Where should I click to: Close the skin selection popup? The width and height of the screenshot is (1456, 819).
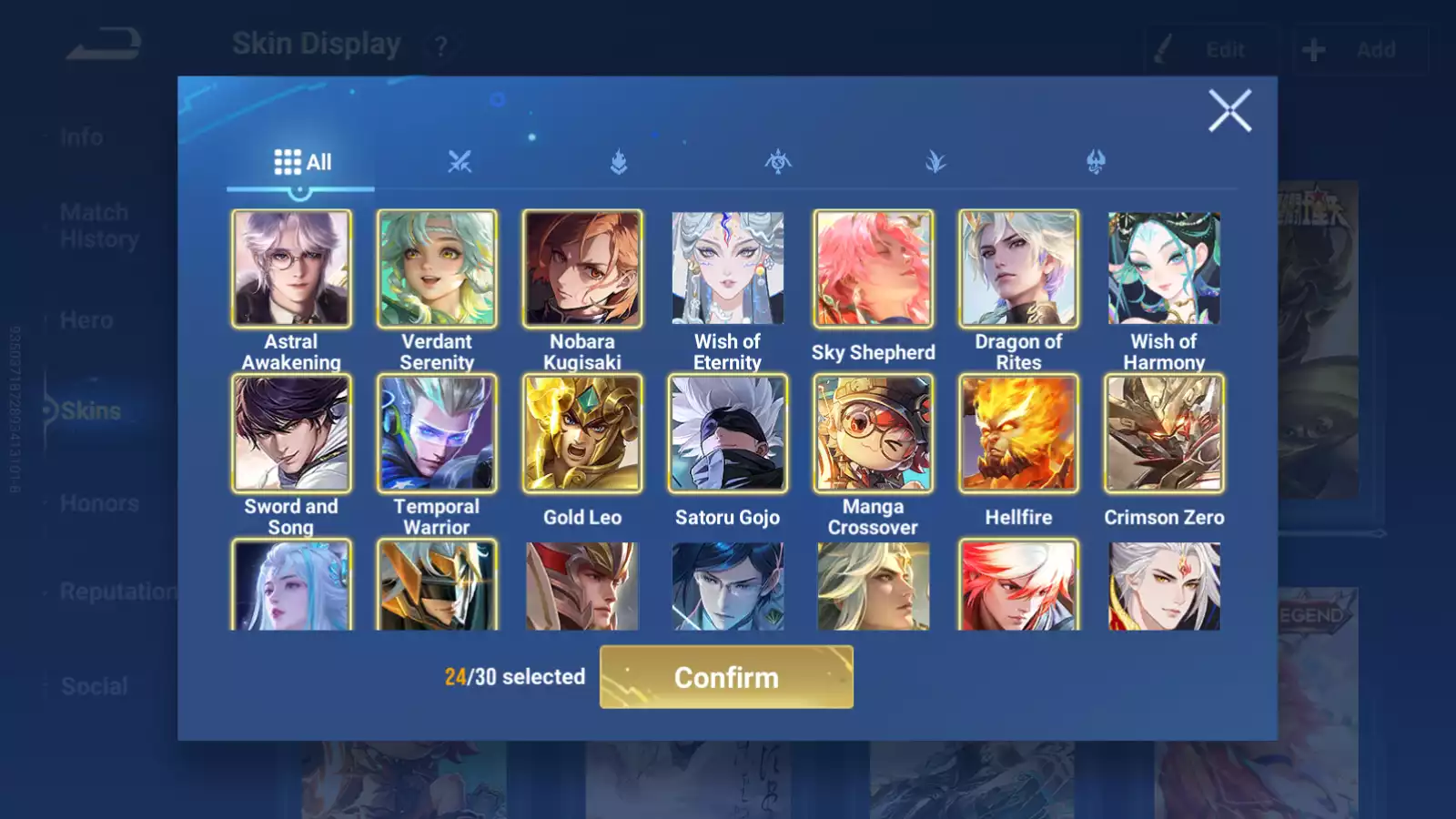(1229, 111)
